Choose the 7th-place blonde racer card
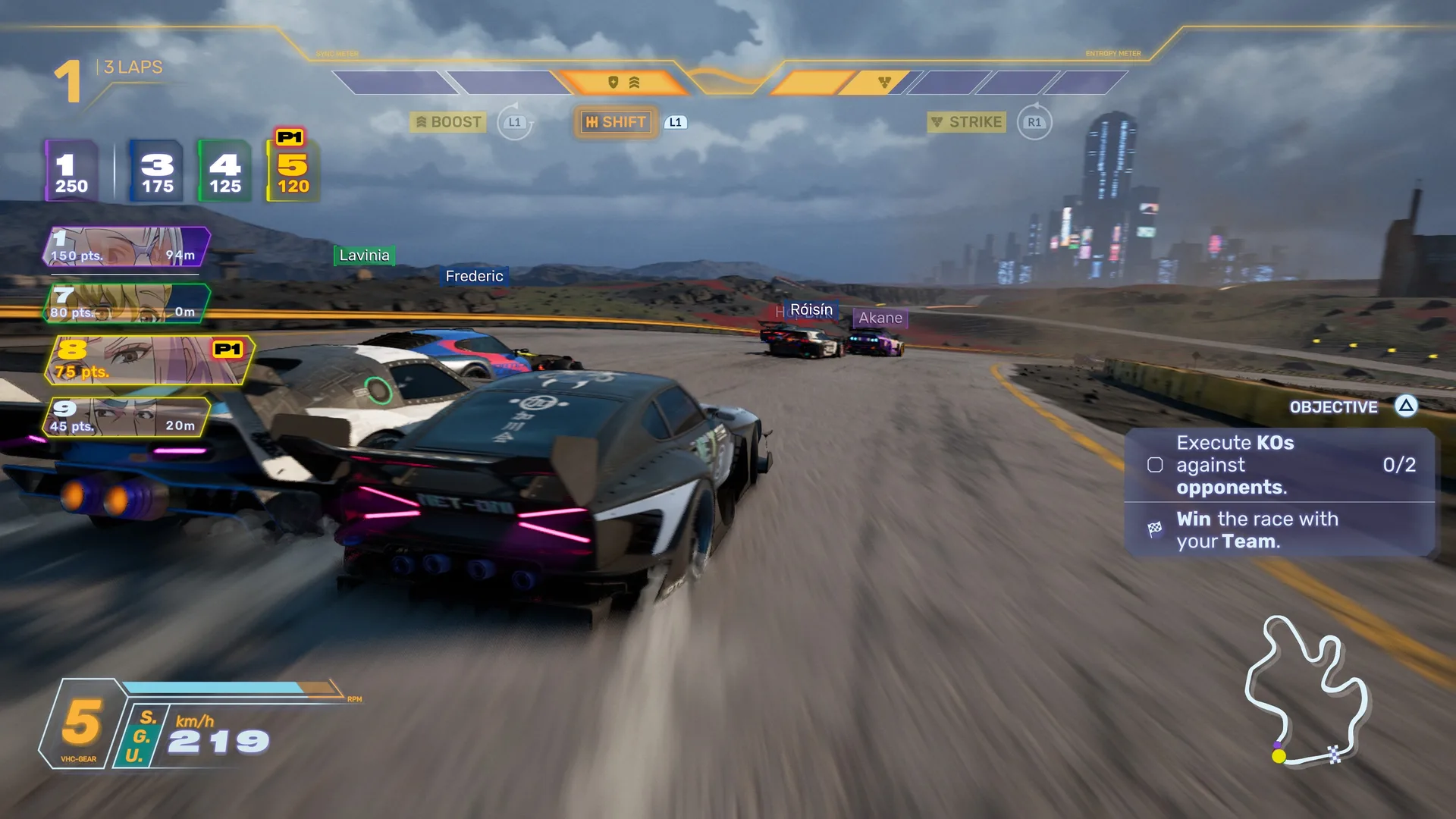Image resolution: width=1456 pixels, height=819 pixels. (x=127, y=303)
